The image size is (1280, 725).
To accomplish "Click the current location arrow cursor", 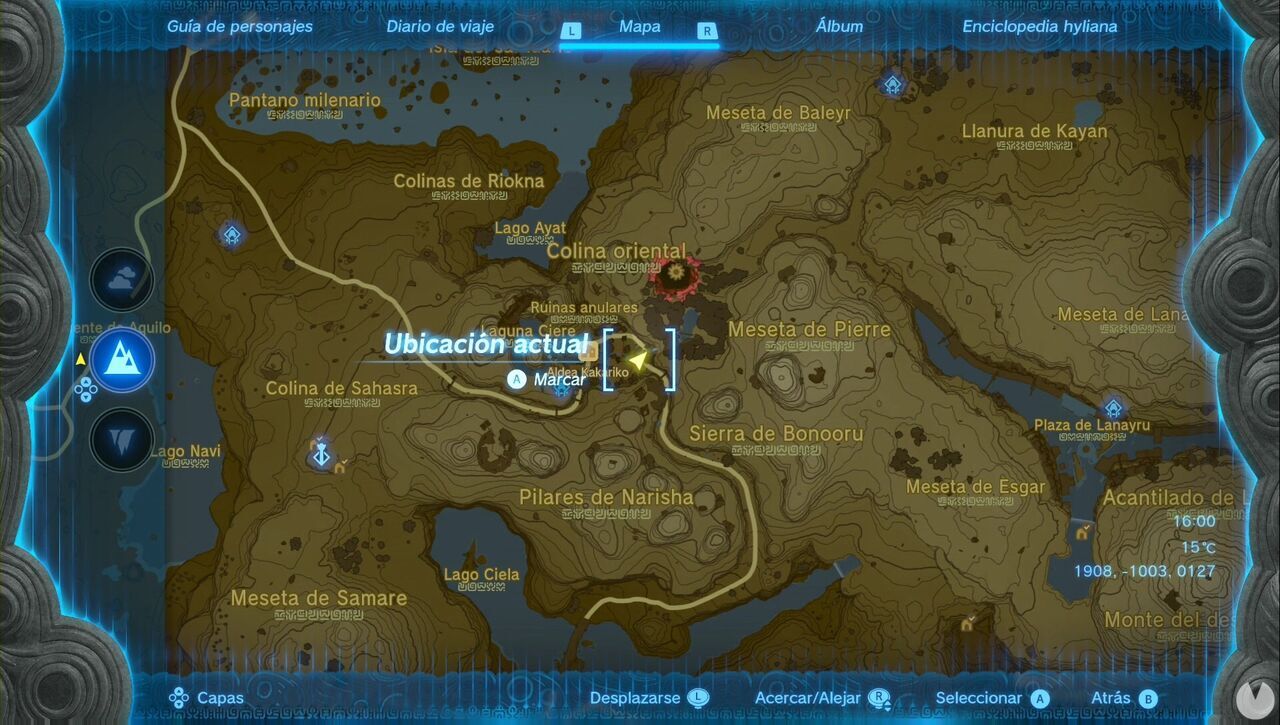I will coord(638,361).
